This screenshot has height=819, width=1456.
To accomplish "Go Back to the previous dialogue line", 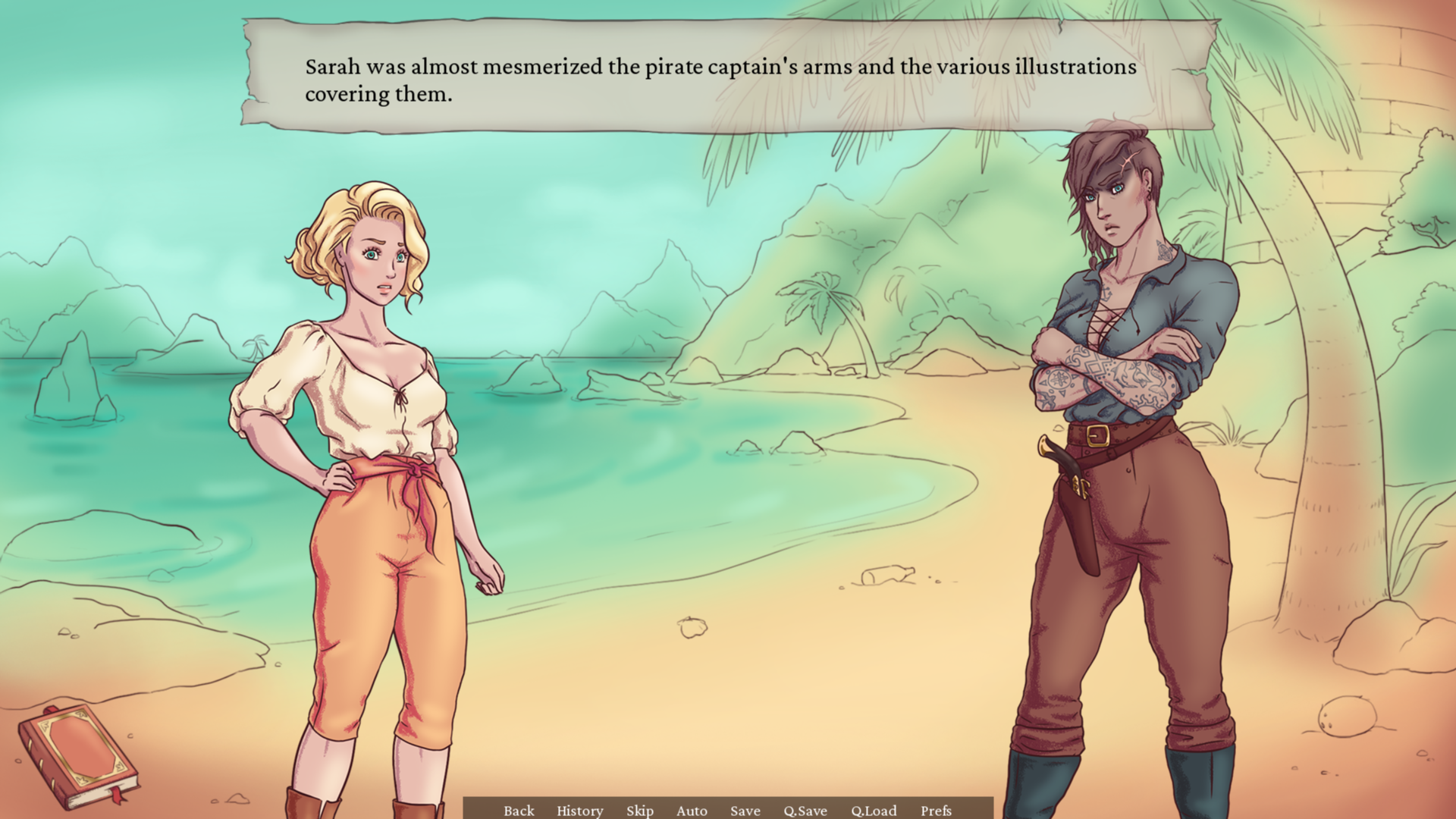I will [x=519, y=811].
